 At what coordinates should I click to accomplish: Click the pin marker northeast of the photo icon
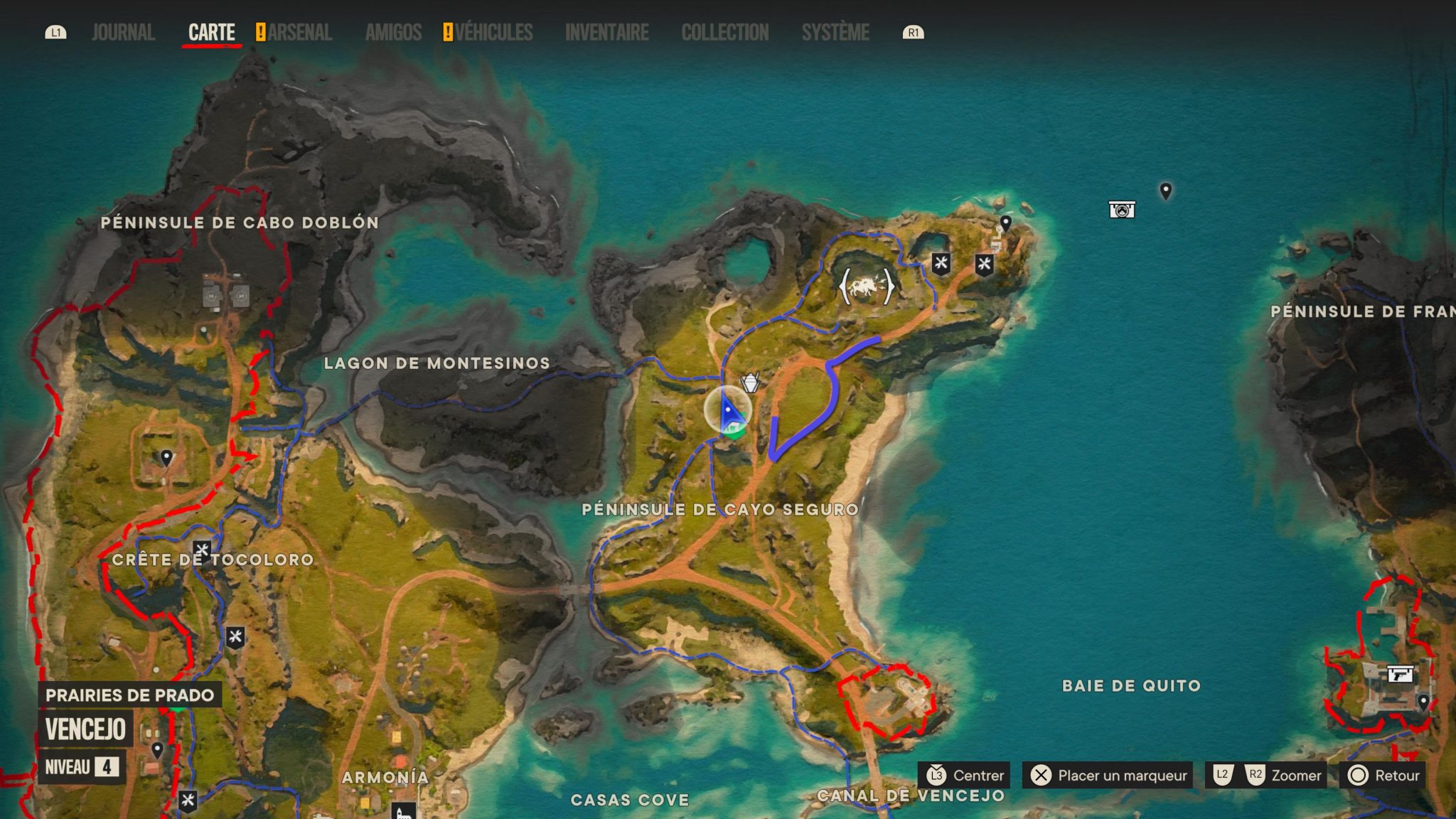1166,191
